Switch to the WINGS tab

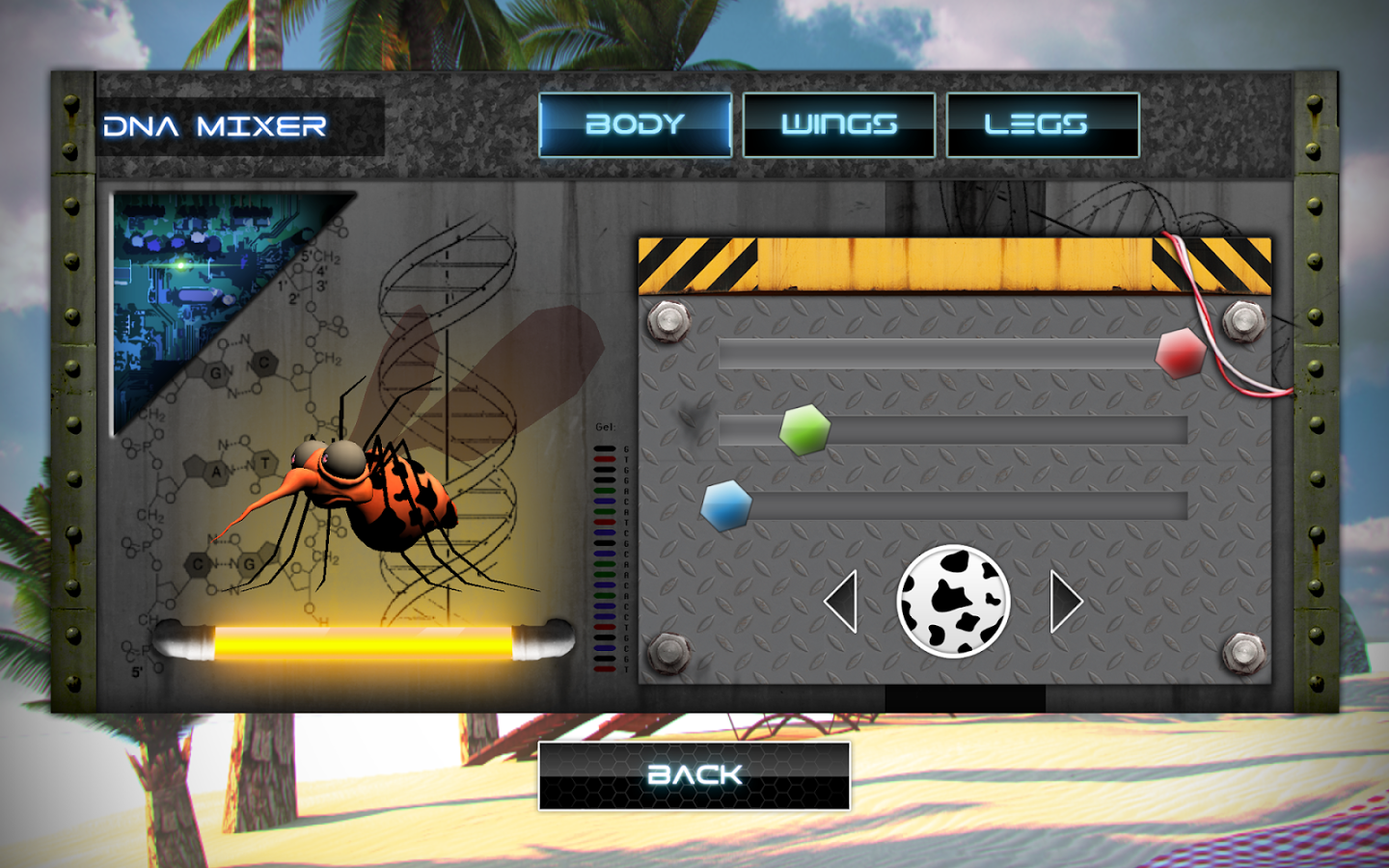click(x=841, y=123)
